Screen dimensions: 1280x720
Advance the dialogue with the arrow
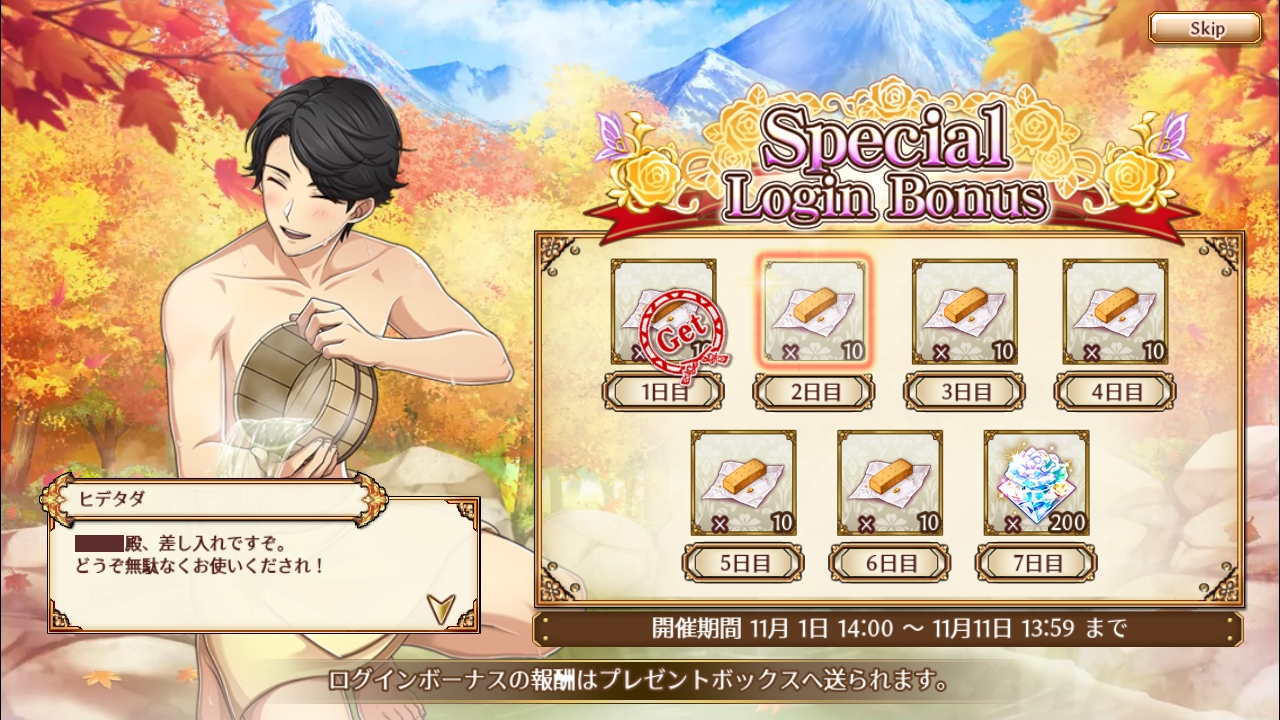pos(439,606)
